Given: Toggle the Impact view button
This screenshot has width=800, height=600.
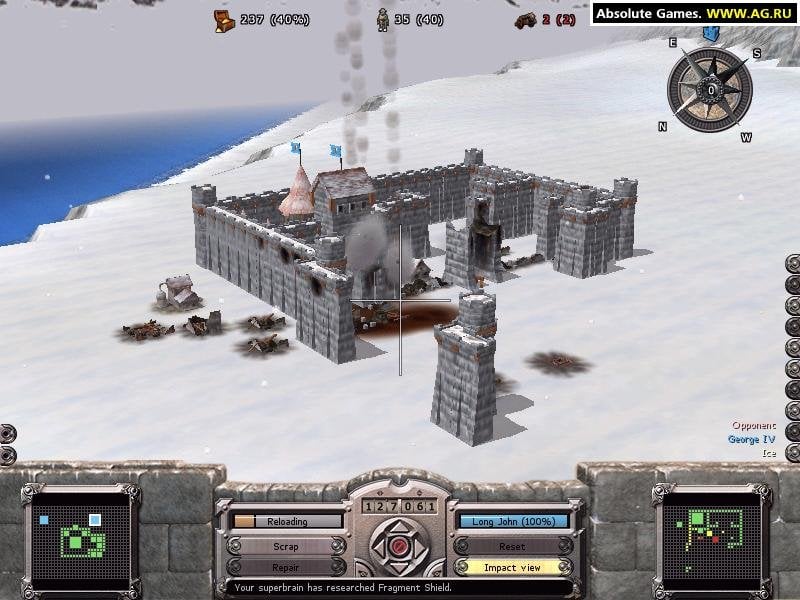Looking at the screenshot, I should pos(512,567).
